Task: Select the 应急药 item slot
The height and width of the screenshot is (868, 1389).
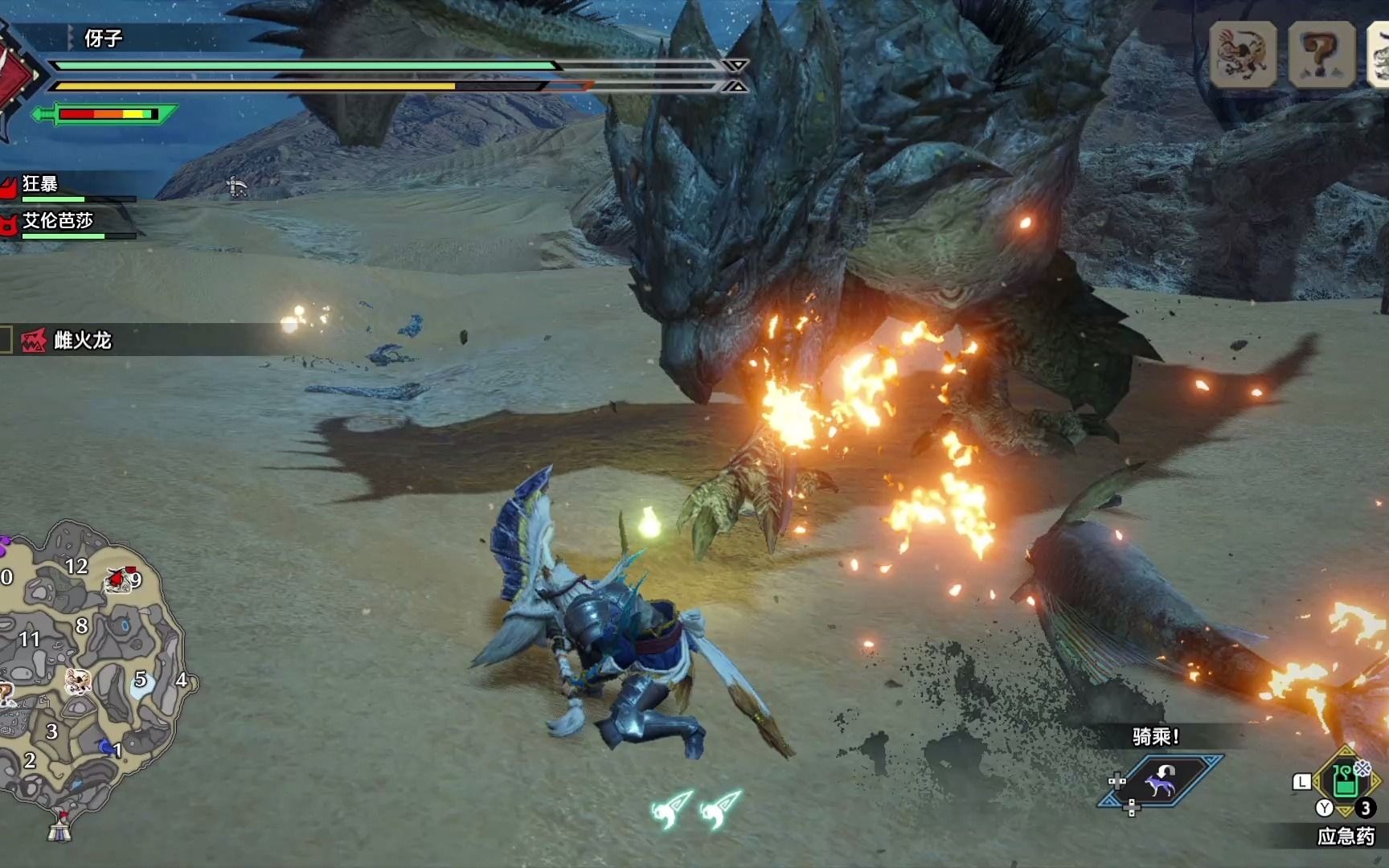Action: (x=1346, y=780)
